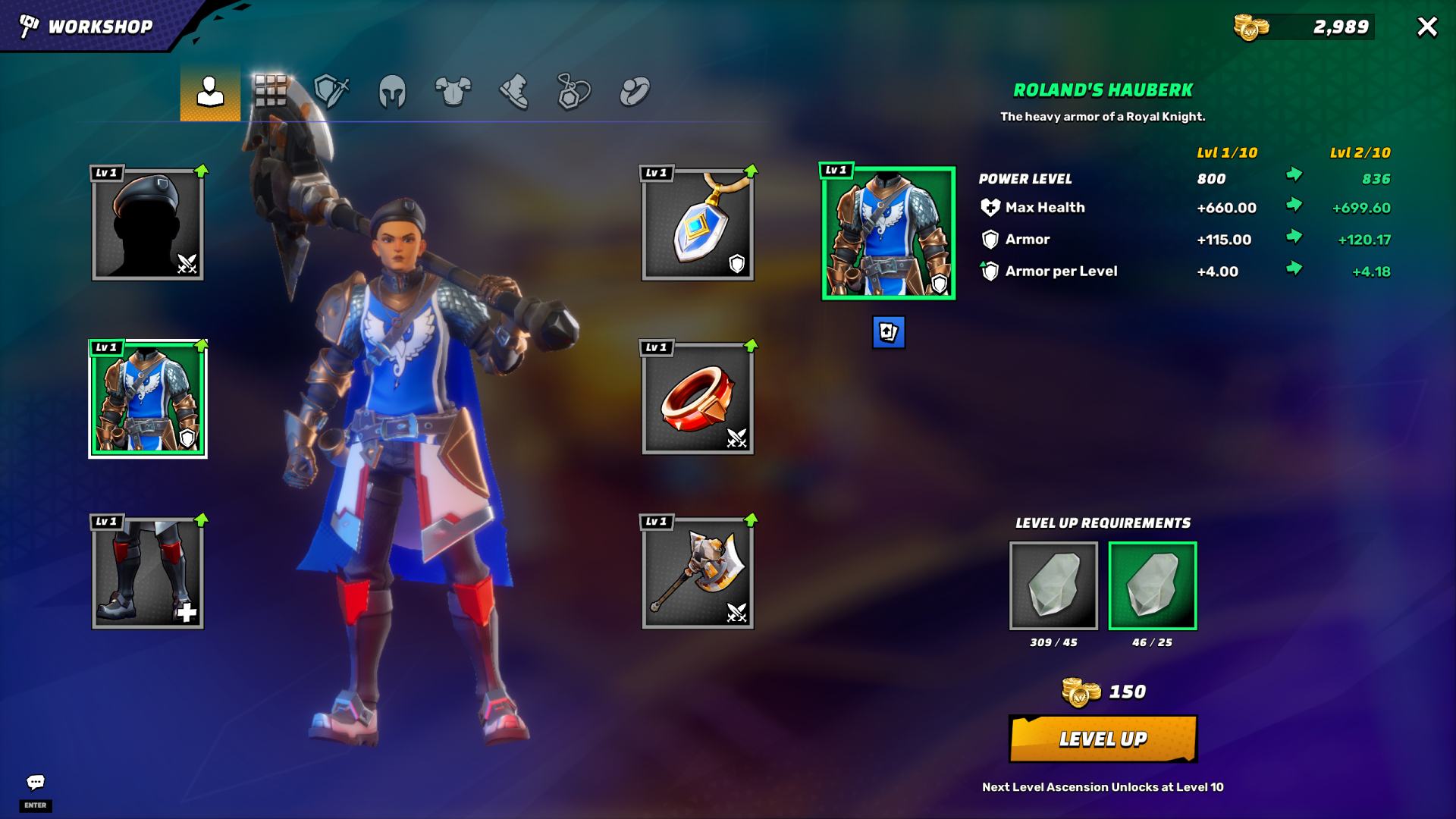Image resolution: width=1456 pixels, height=819 pixels.
Task: Select the black beret helmet slot
Action: point(148,224)
